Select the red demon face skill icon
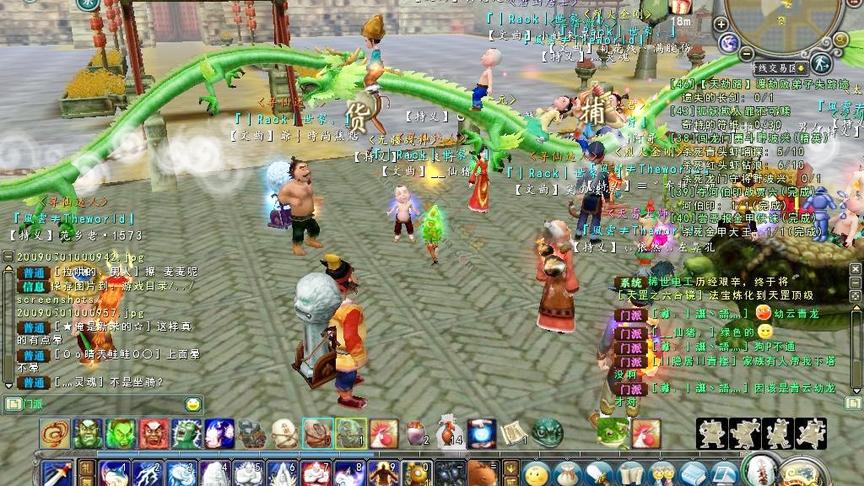 [x=154, y=434]
